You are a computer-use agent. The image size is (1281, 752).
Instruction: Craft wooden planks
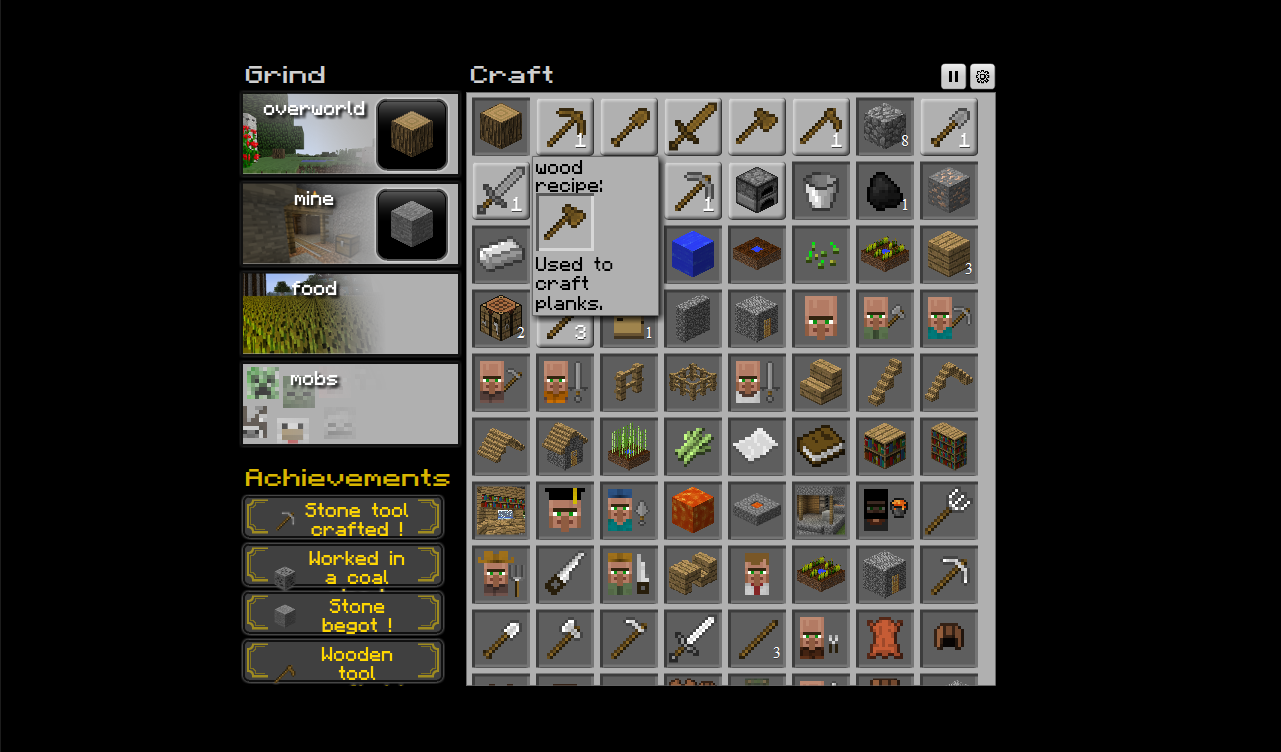(949, 255)
